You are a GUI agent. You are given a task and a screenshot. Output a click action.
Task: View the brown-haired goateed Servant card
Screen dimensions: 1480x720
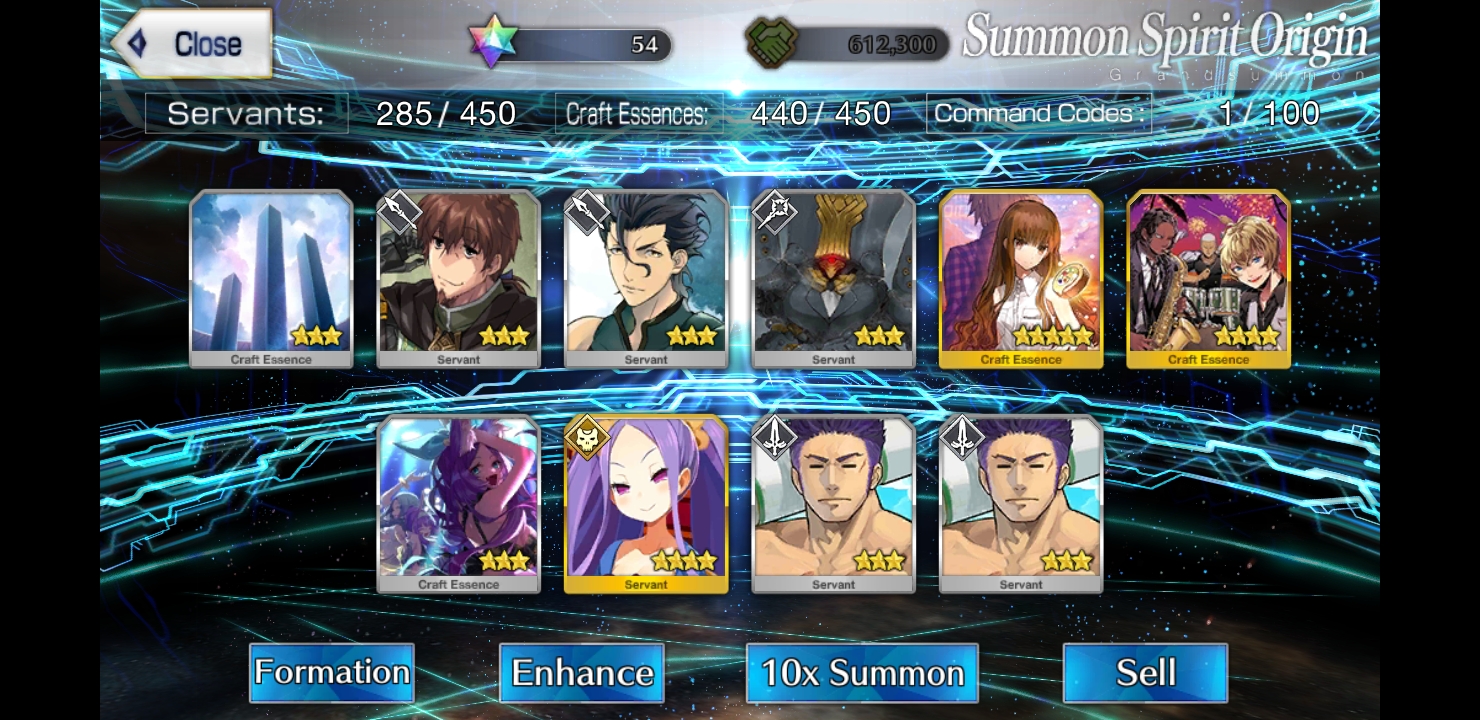pos(459,279)
